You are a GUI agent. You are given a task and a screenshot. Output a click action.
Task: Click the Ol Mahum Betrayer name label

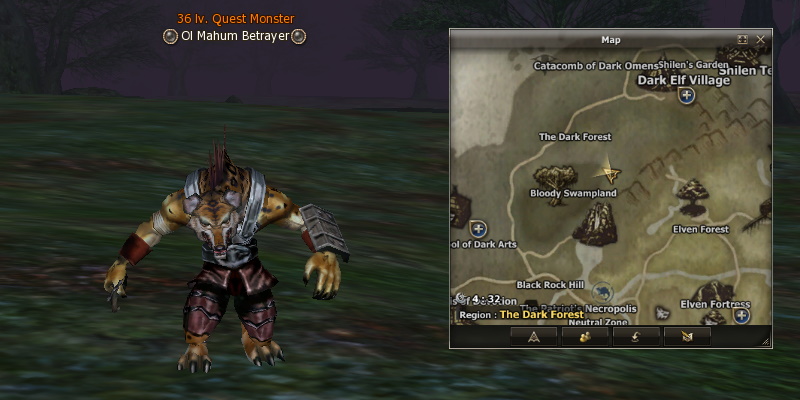click(x=235, y=36)
